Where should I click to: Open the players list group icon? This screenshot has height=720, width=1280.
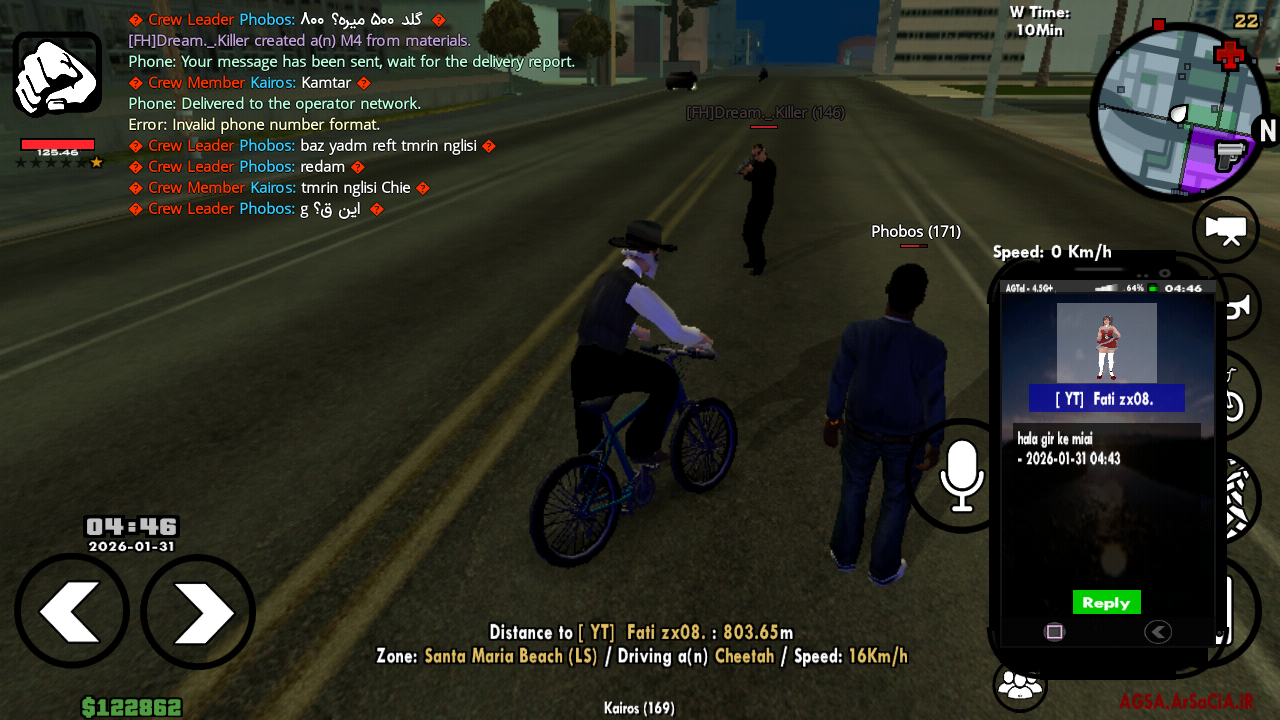coord(1019,686)
